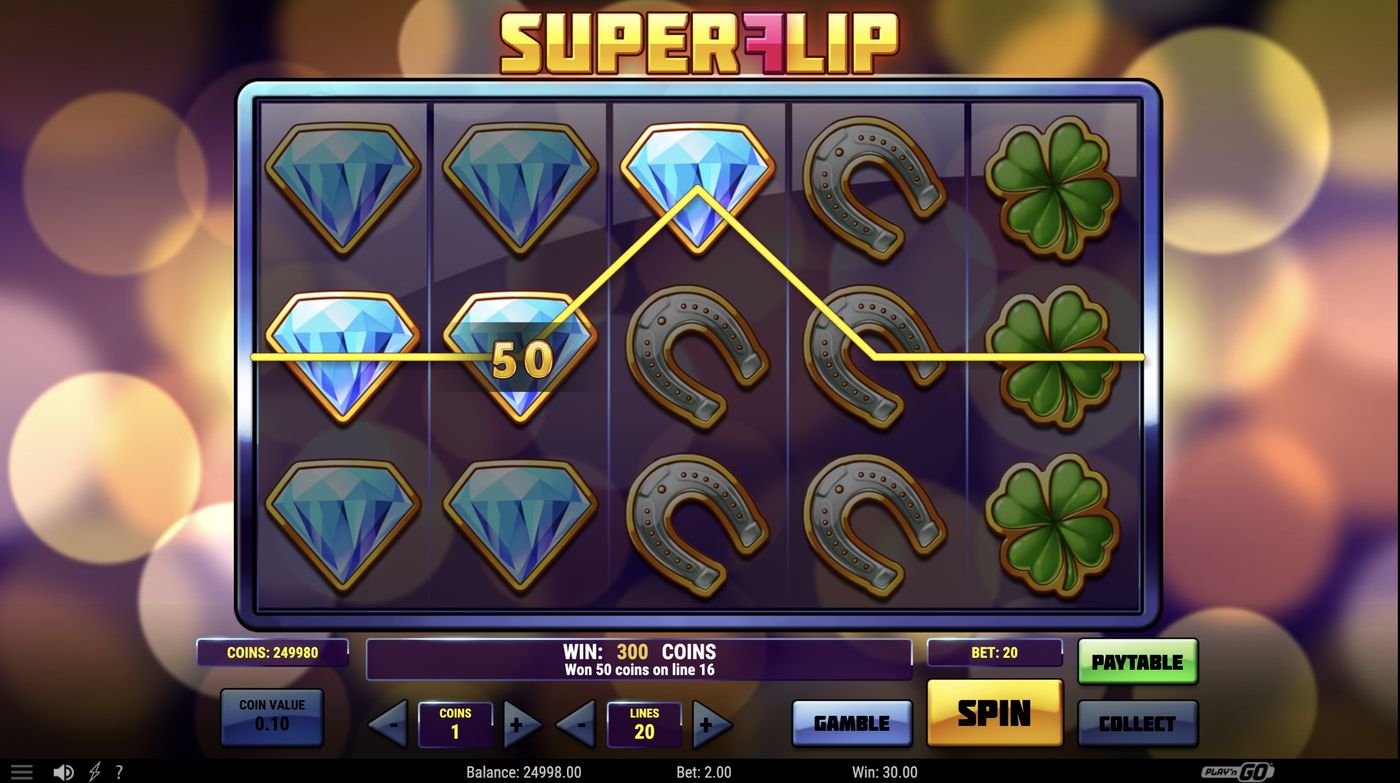The height and width of the screenshot is (783, 1400).
Task: Toggle quick spin lightning icon
Action: coord(95,770)
